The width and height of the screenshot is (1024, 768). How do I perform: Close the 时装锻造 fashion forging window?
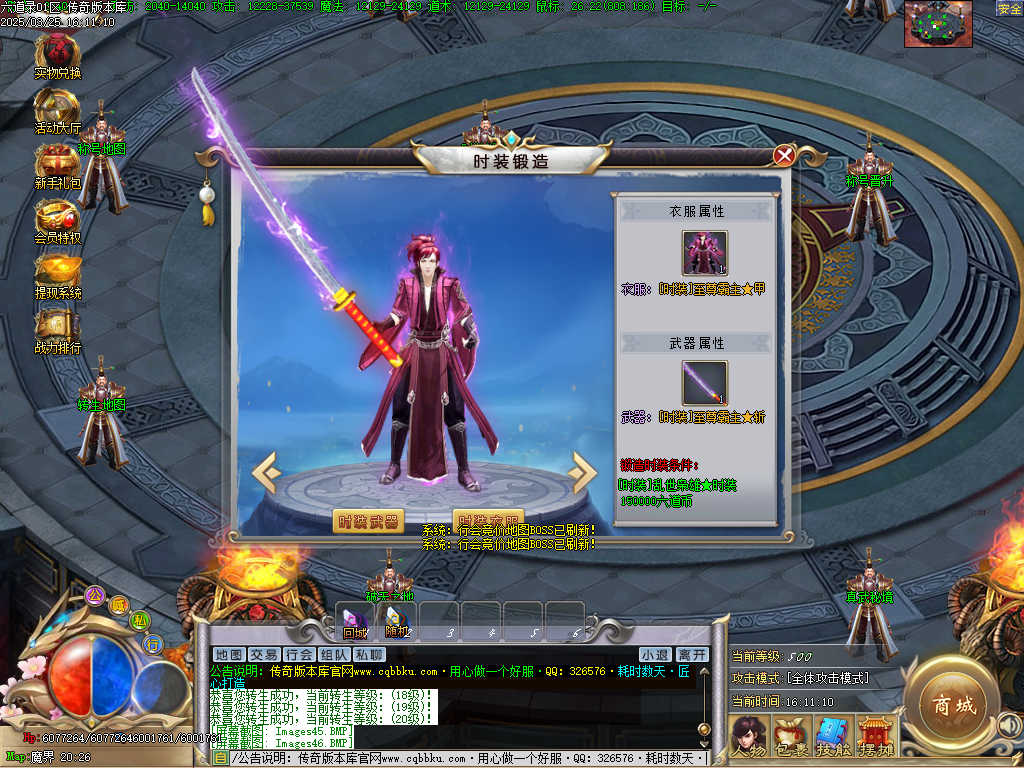(785, 155)
